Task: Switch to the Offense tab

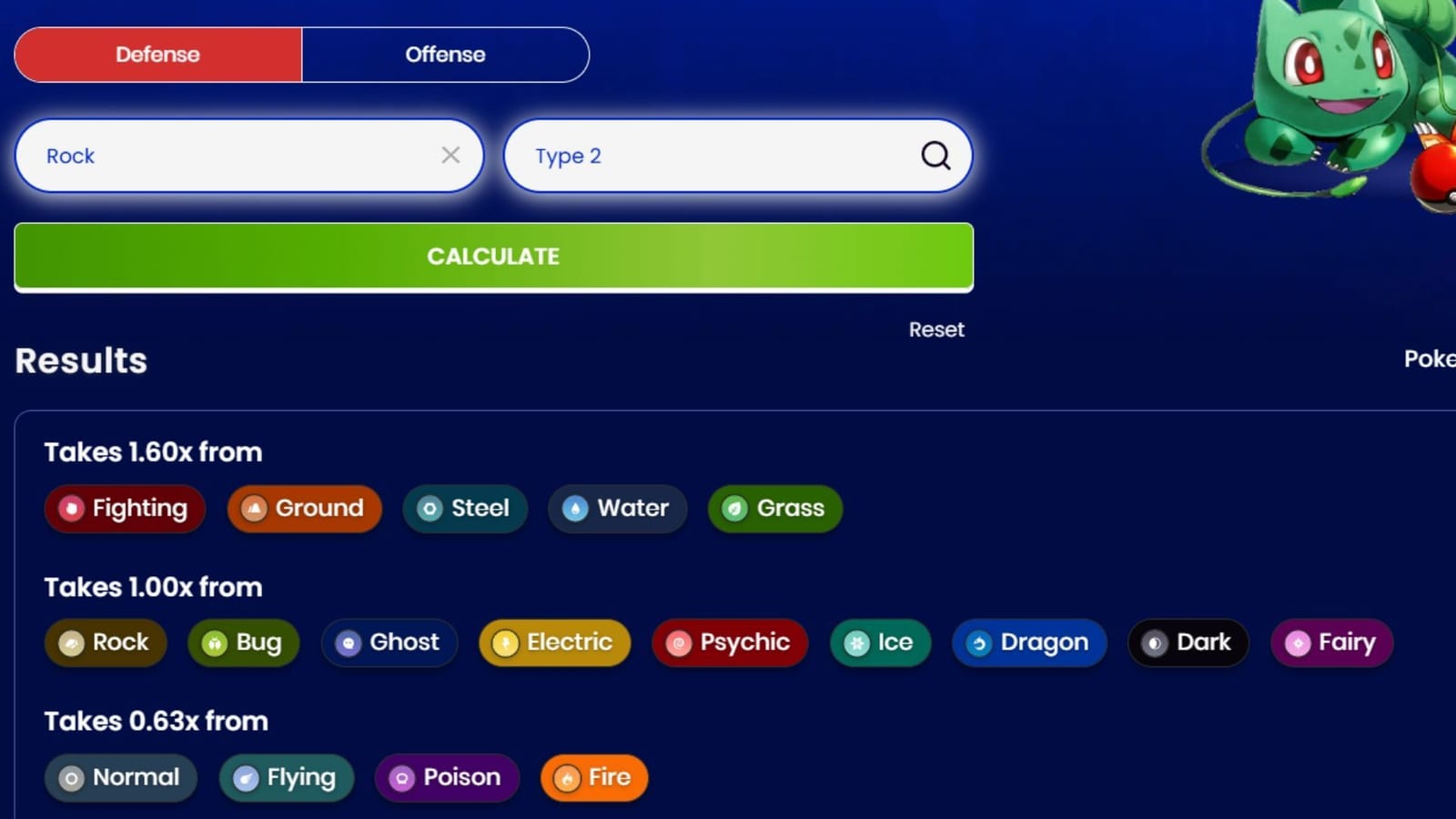Action: point(445,55)
